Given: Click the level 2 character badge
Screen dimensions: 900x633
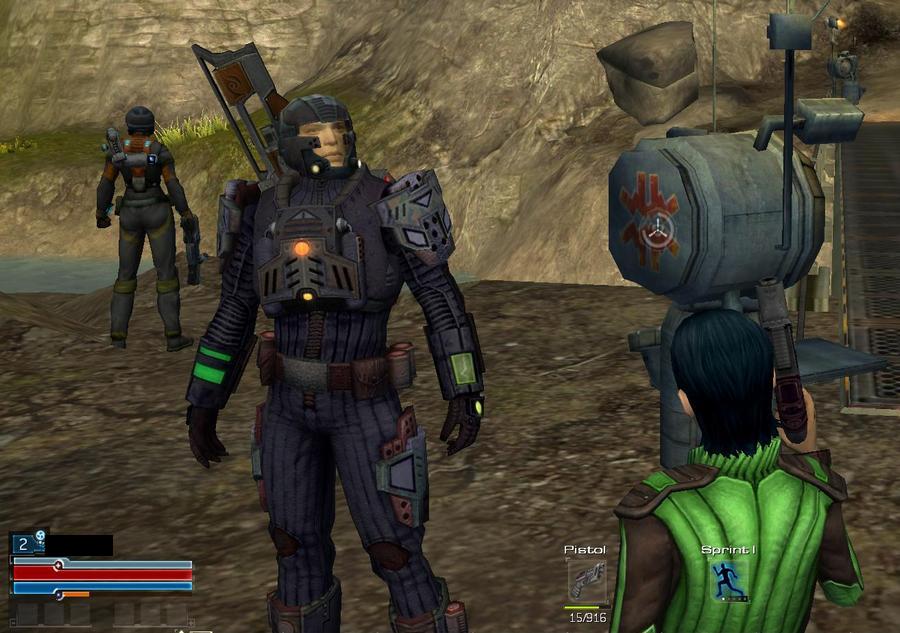Looking at the screenshot, I should coord(24,545).
